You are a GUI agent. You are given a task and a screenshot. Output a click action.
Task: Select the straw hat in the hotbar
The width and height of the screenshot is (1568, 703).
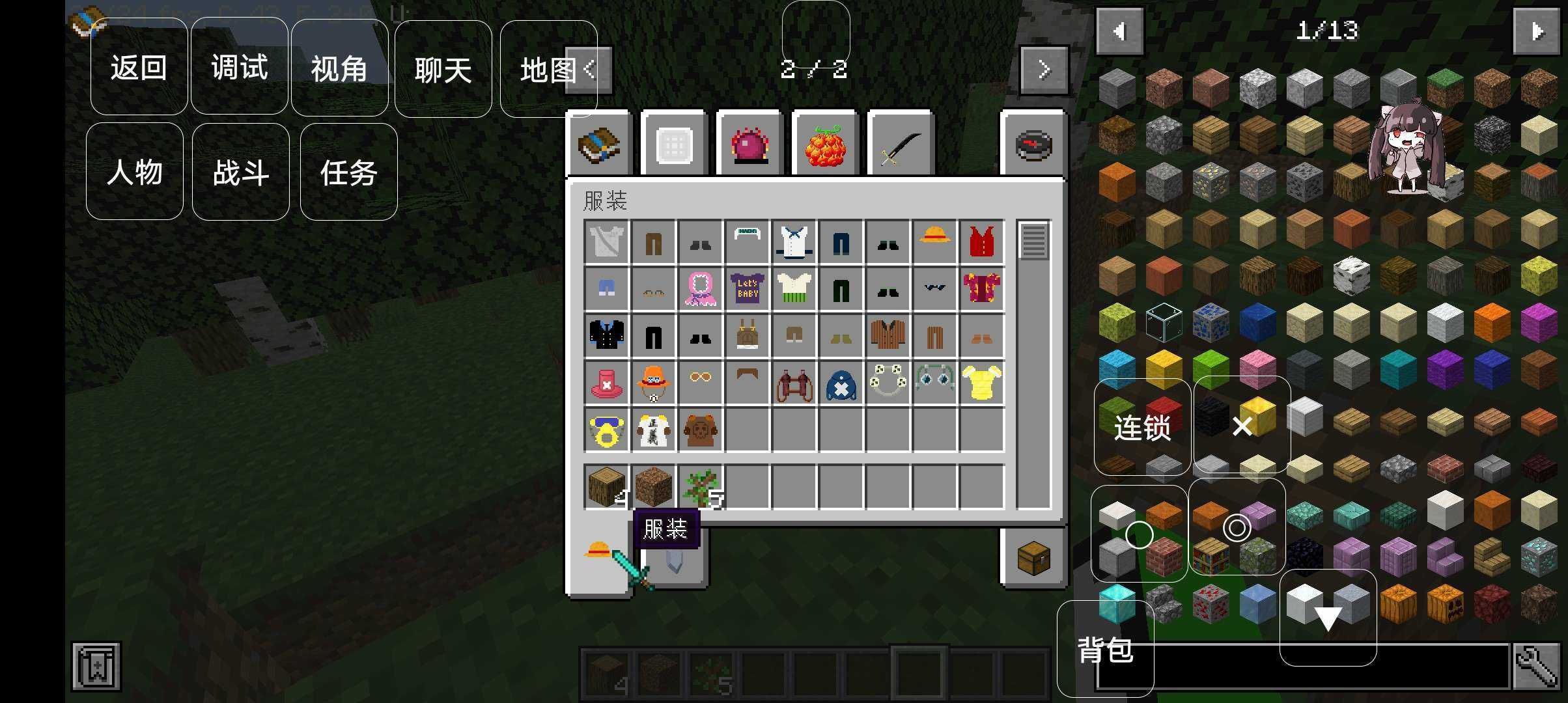(x=598, y=550)
